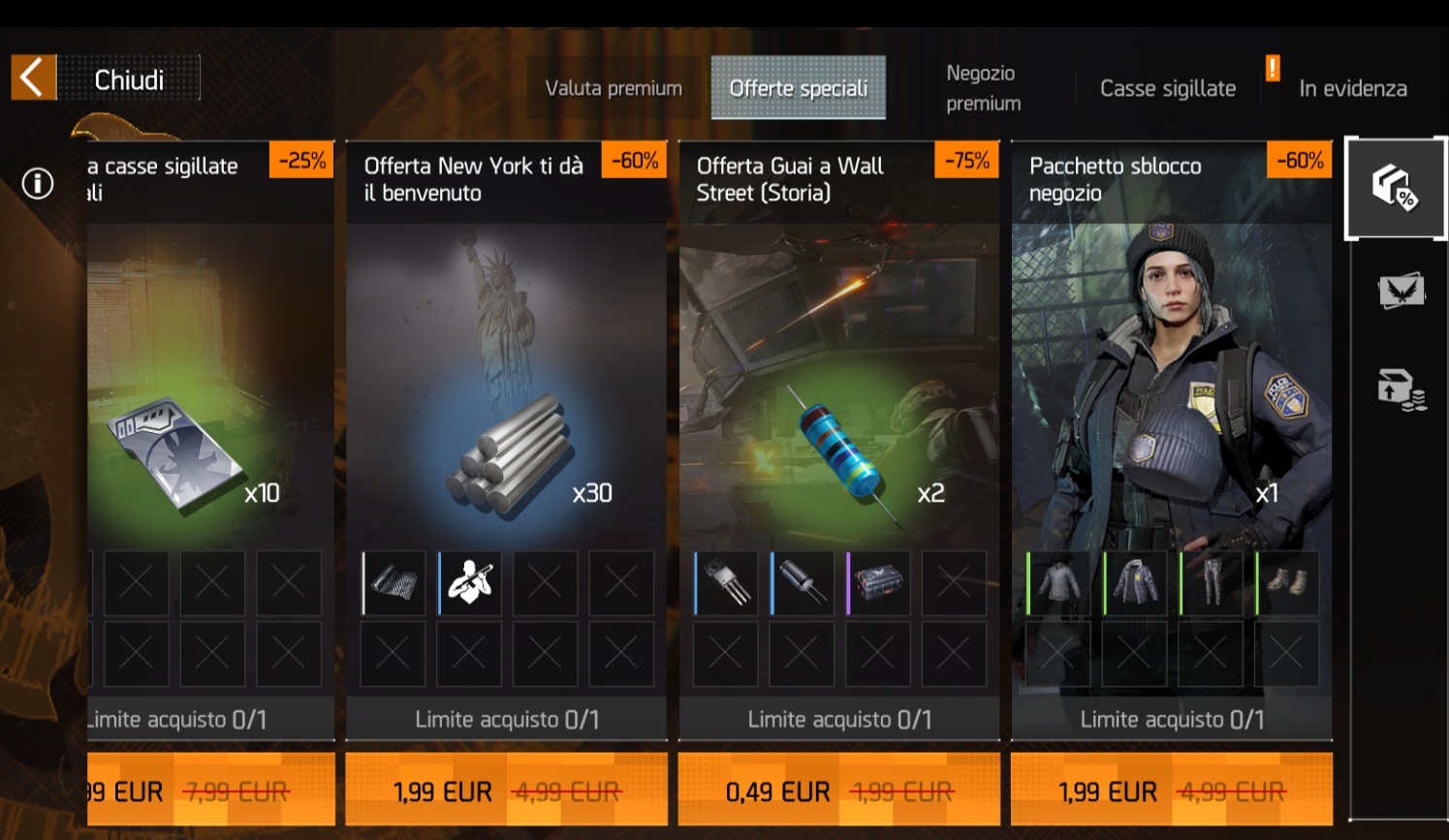Open the Negozio premium tab
Image resolution: width=1449 pixels, height=840 pixels.
tap(983, 88)
